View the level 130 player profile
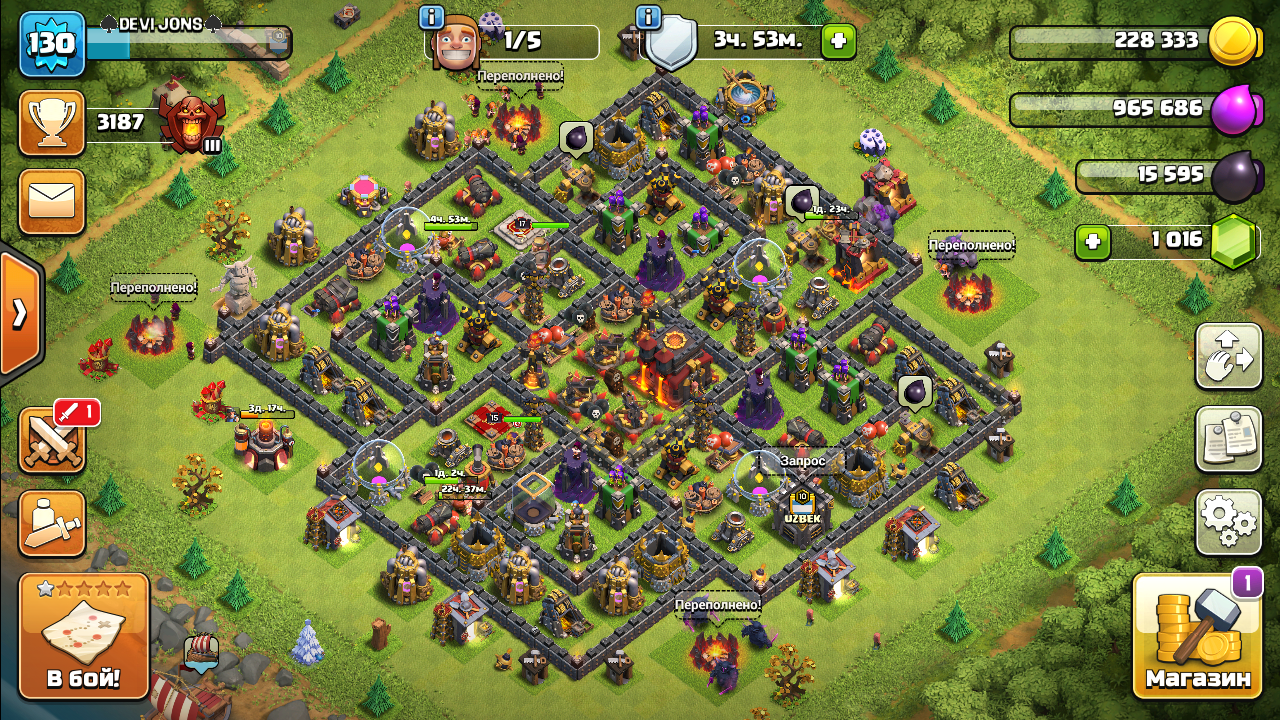Image resolution: width=1280 pixels, height=720 pixels. (51, 45)
